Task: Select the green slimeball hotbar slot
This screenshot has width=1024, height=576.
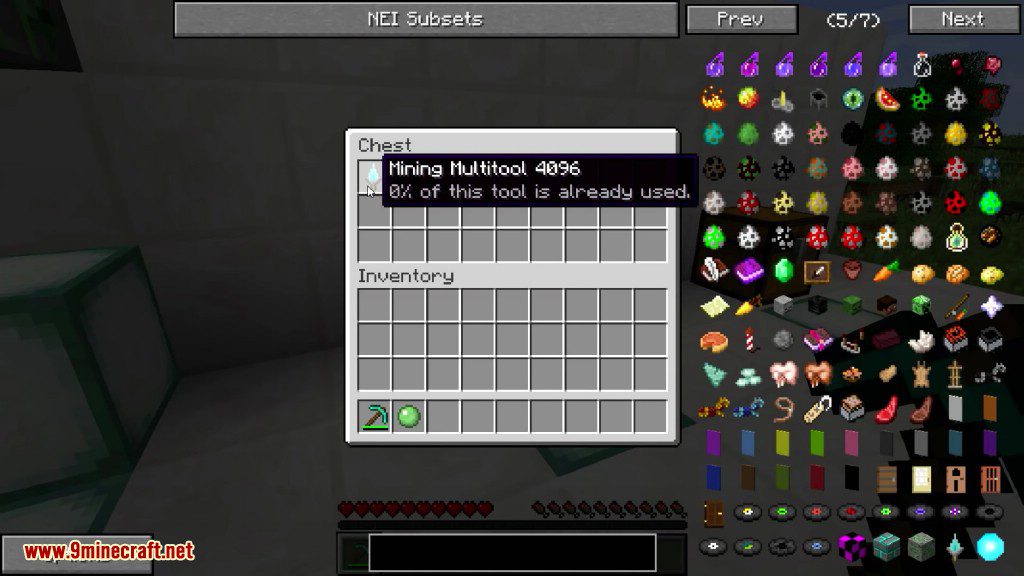Action: [408, 416]
